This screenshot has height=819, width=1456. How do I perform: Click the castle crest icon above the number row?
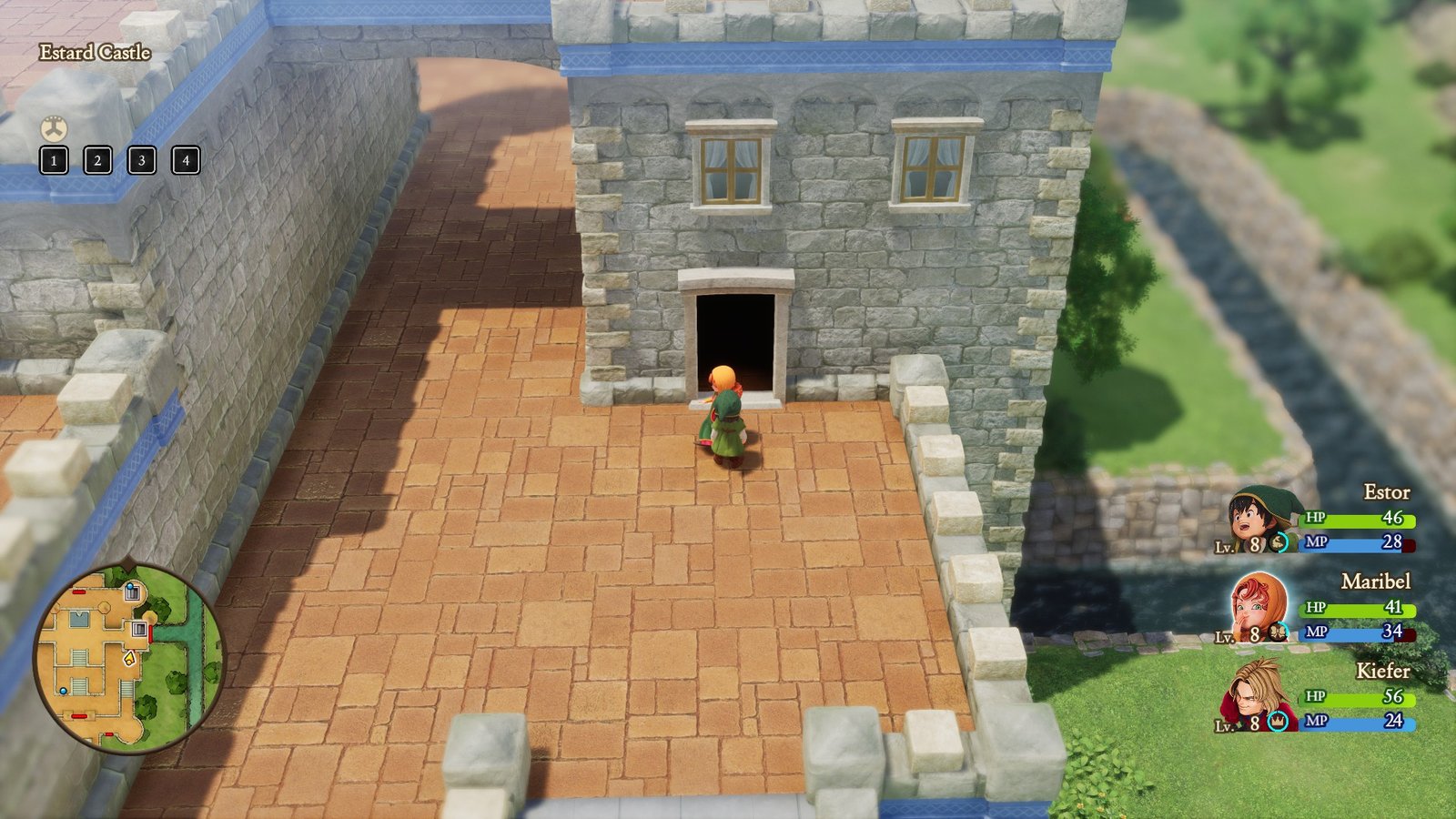pyautogui.click(x=54, y=128)
